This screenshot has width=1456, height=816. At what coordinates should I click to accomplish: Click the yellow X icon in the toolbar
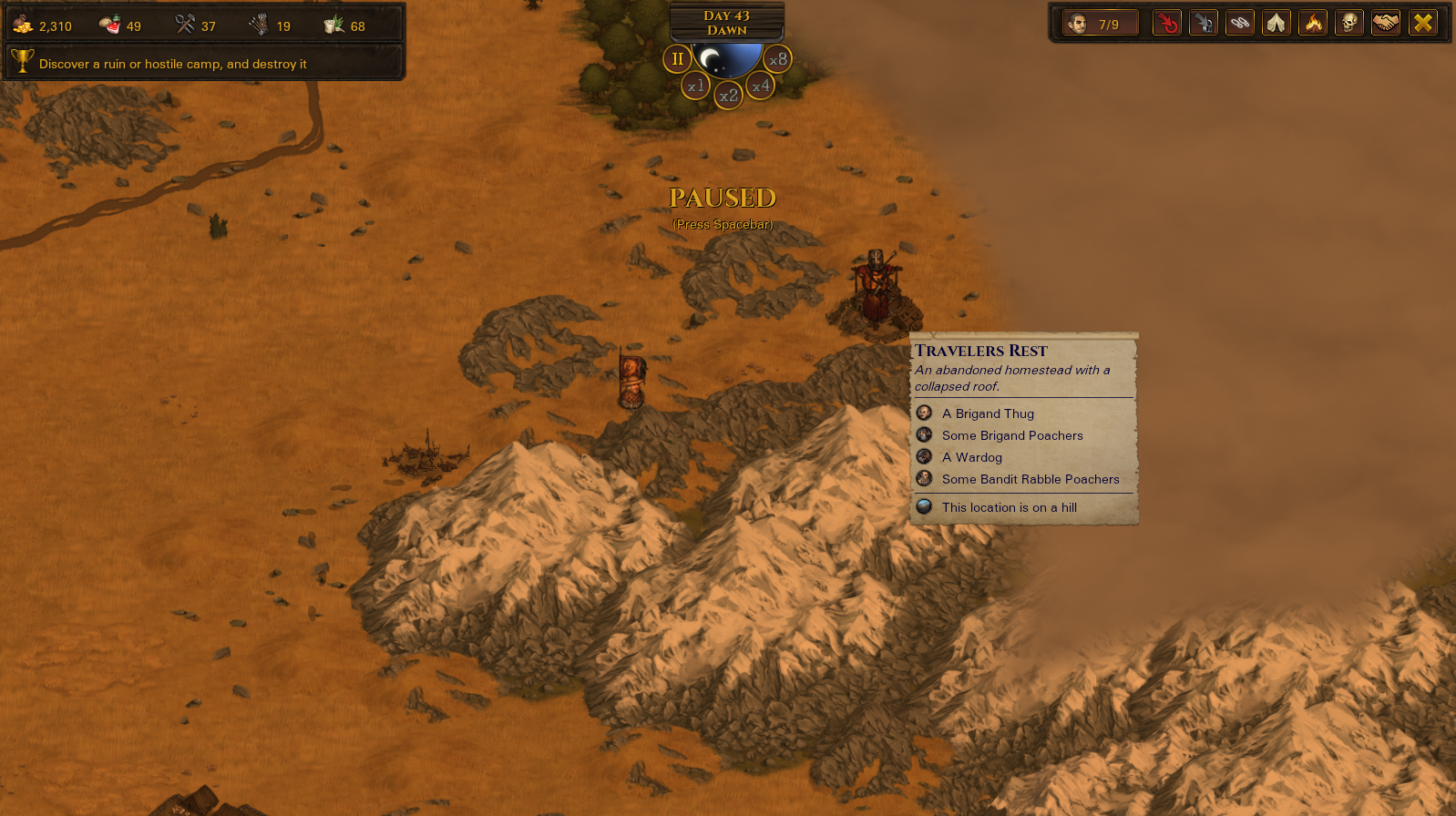(1422, 23)
